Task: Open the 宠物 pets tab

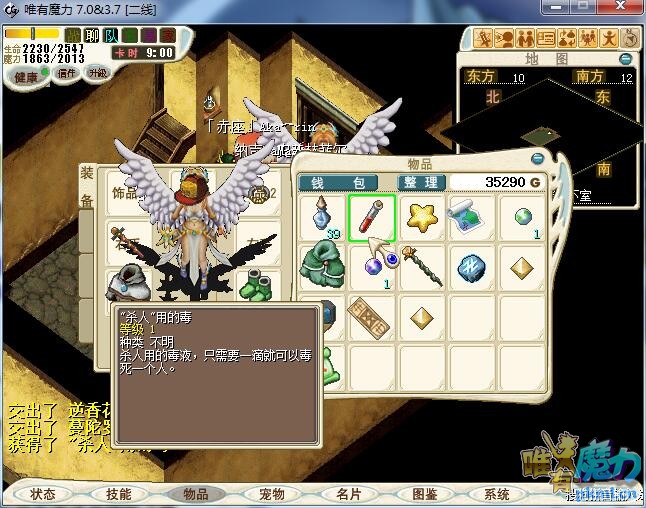Action: tap(272, 494)
